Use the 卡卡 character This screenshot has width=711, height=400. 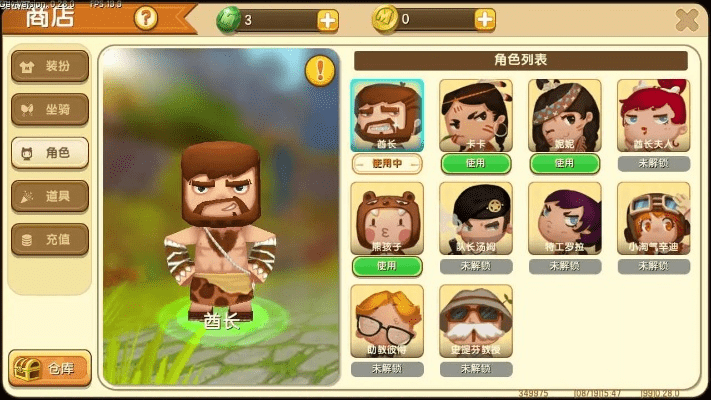[476, 163]
